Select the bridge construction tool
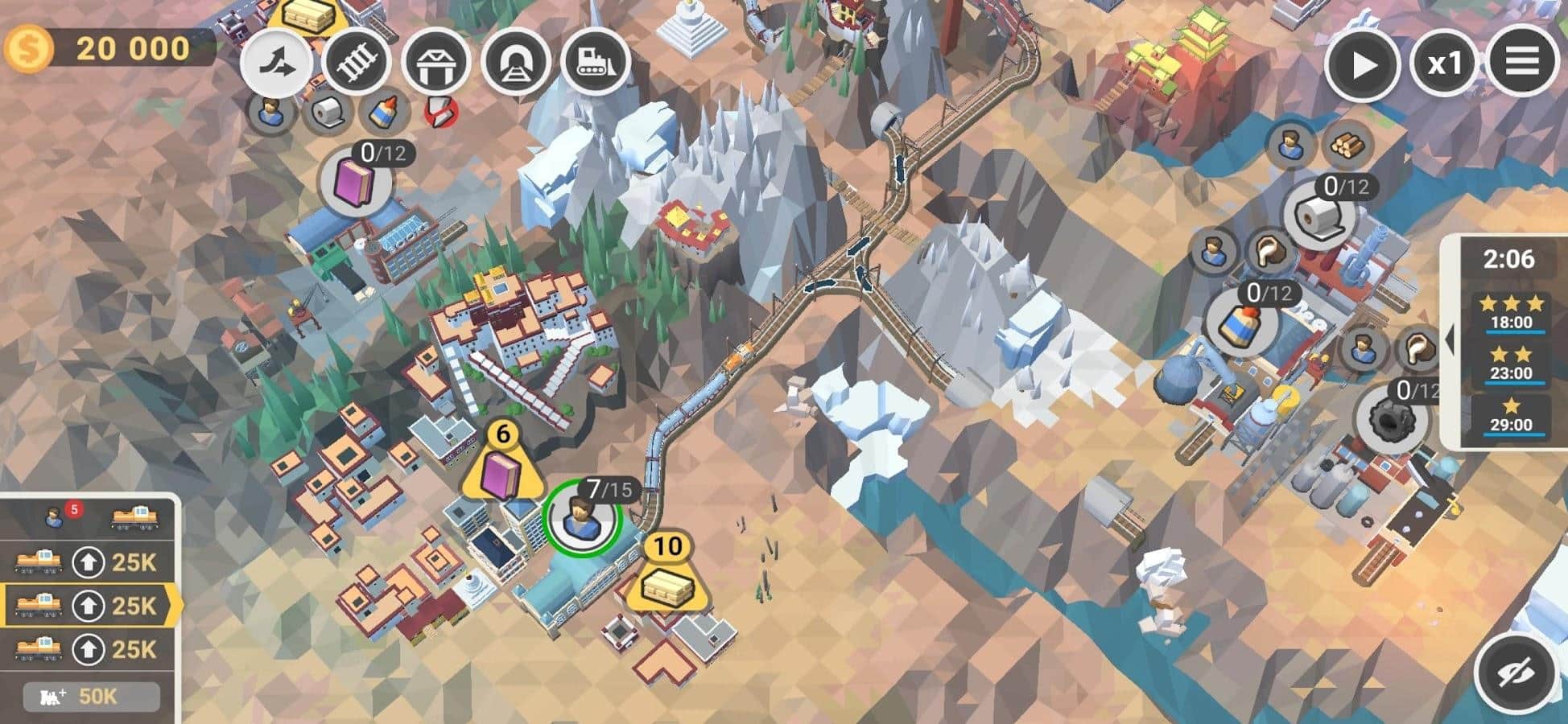This screenshot has width=1568, height=724. [435, 62]
